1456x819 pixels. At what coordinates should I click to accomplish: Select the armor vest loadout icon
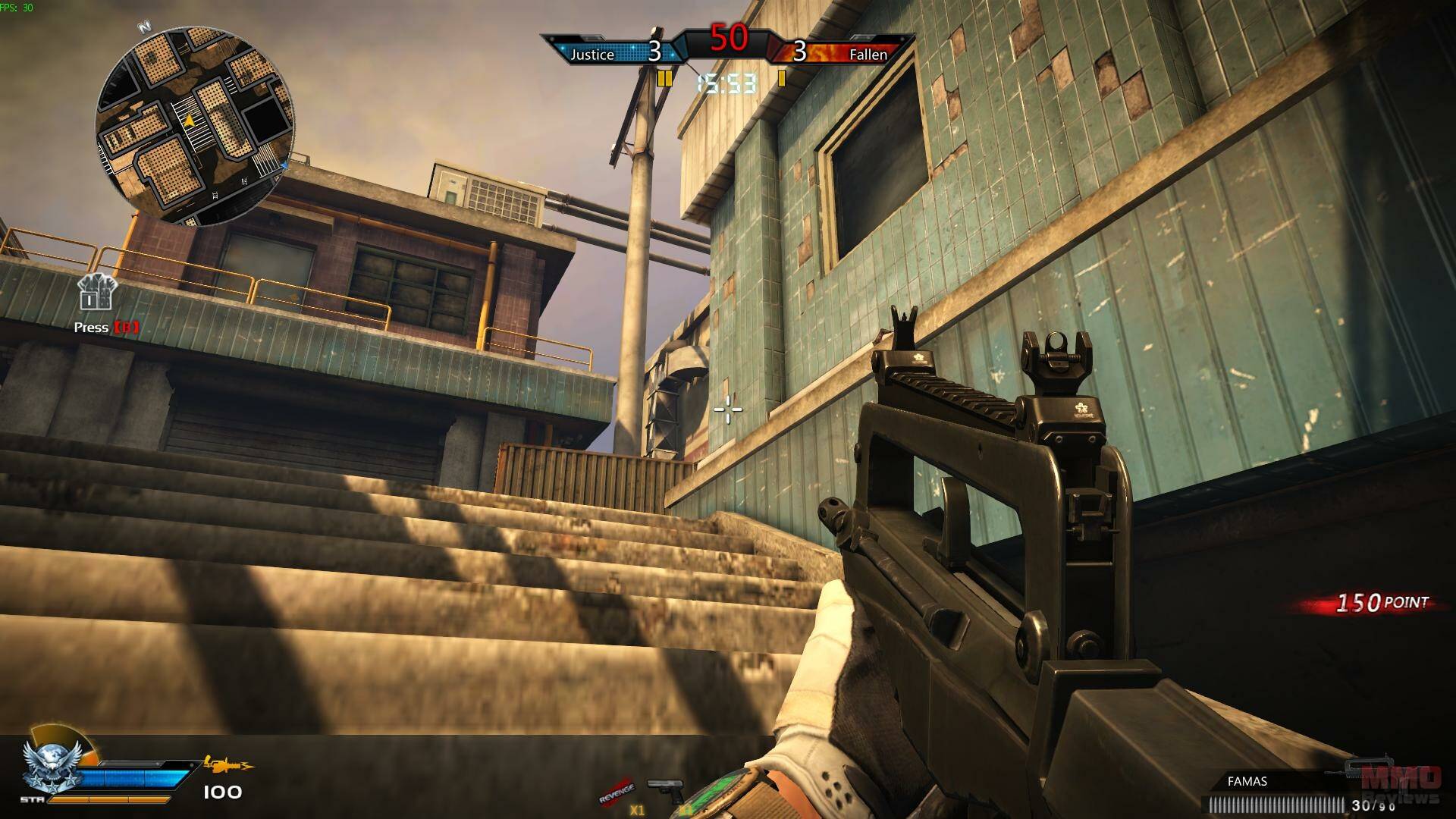[x=96, y=292]
